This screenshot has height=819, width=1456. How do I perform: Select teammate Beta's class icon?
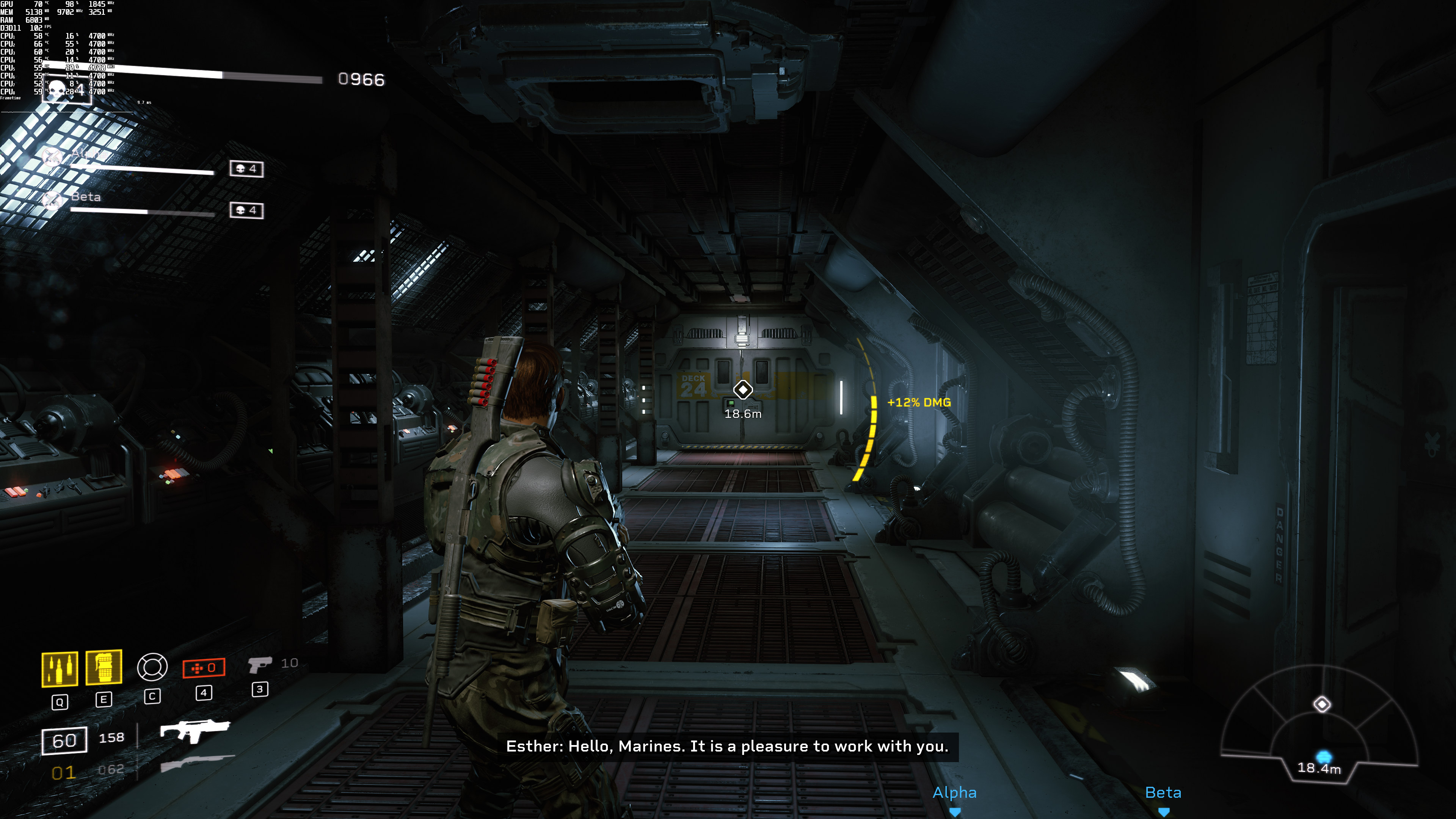53,199
